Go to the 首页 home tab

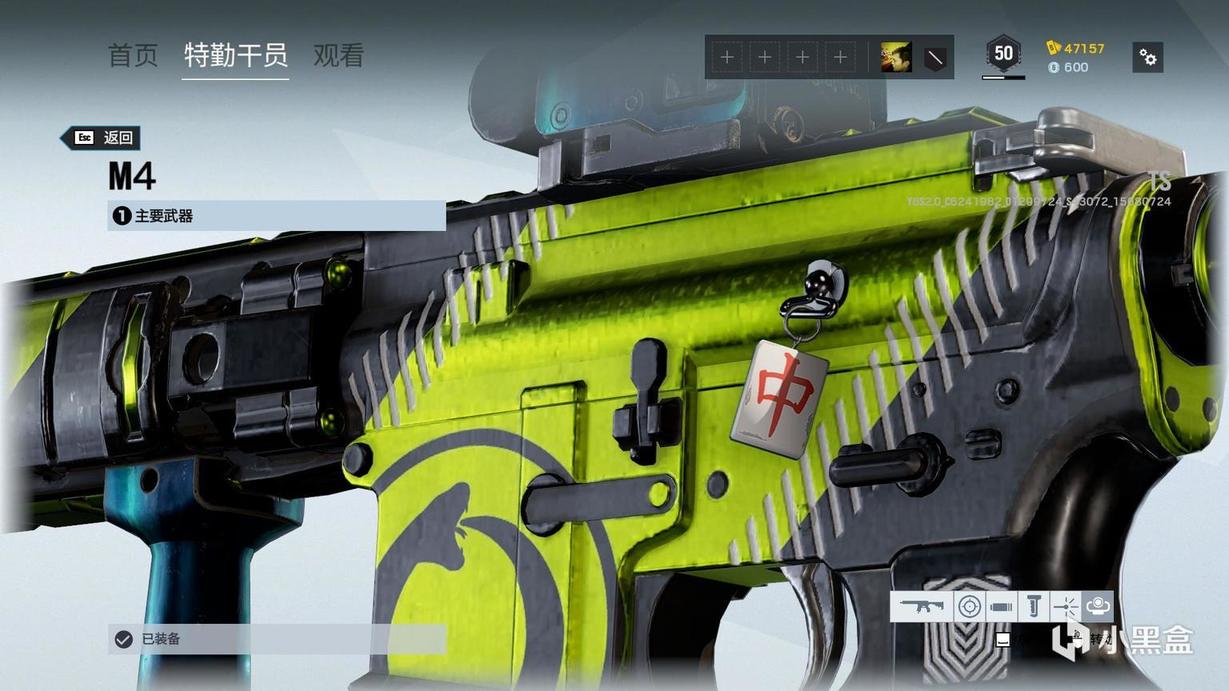[133, 56]
